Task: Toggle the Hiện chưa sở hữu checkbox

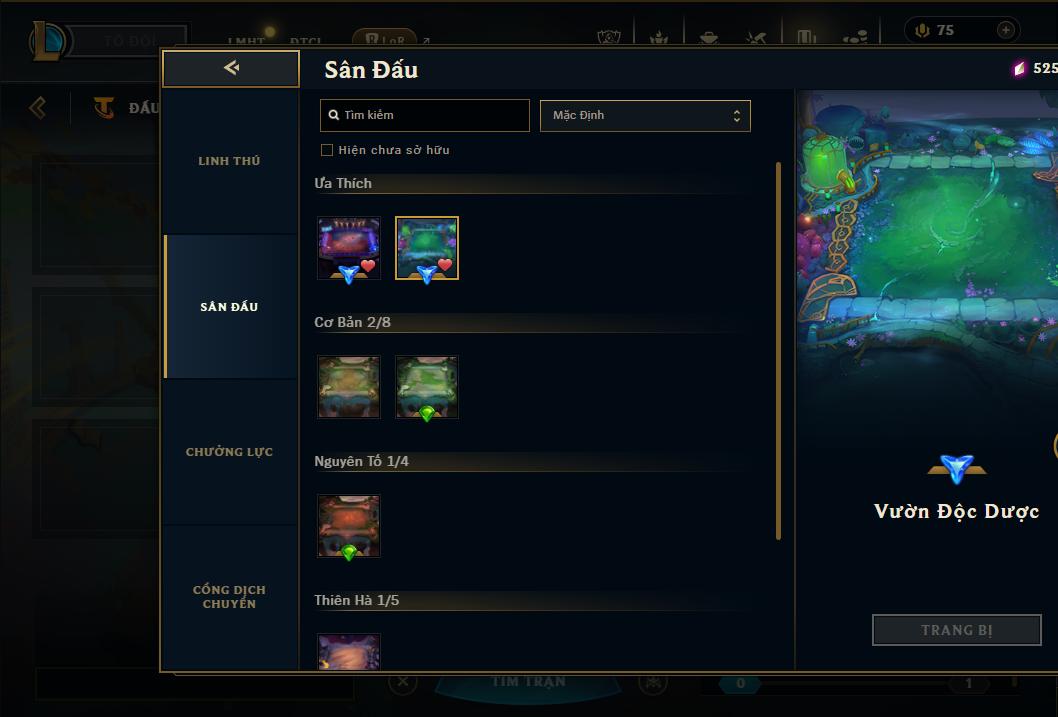Action: pos(327,150)
